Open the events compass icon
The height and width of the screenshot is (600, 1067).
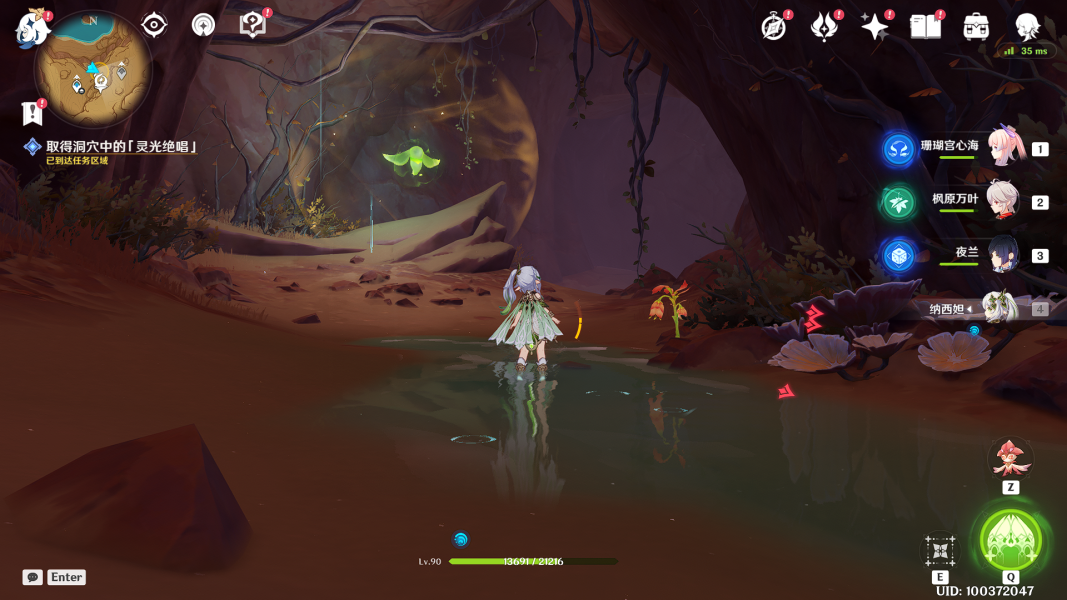coord(774,27)
